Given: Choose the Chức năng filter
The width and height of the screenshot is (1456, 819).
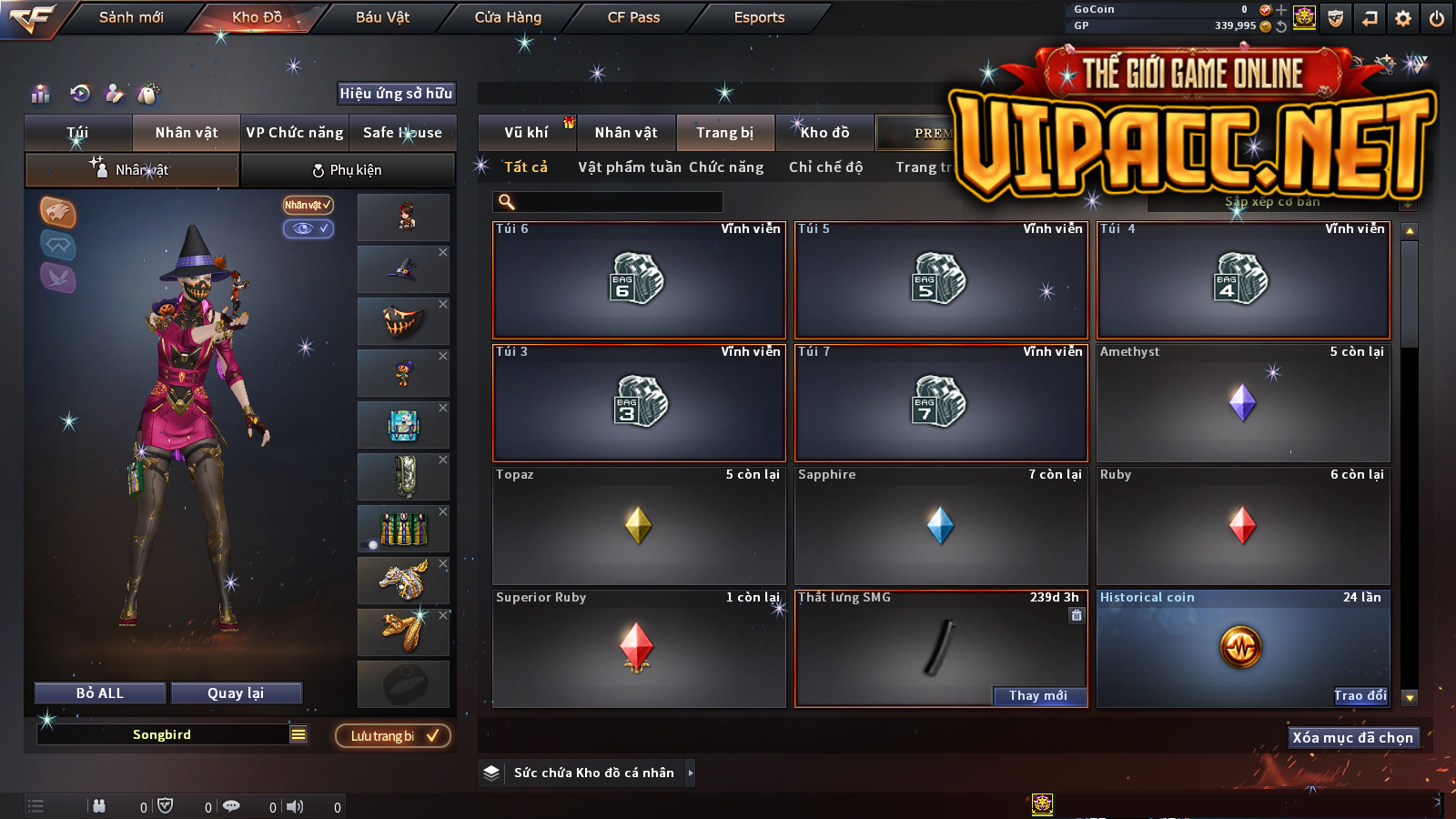Looking at the screenshot, I should pos(726,167).
